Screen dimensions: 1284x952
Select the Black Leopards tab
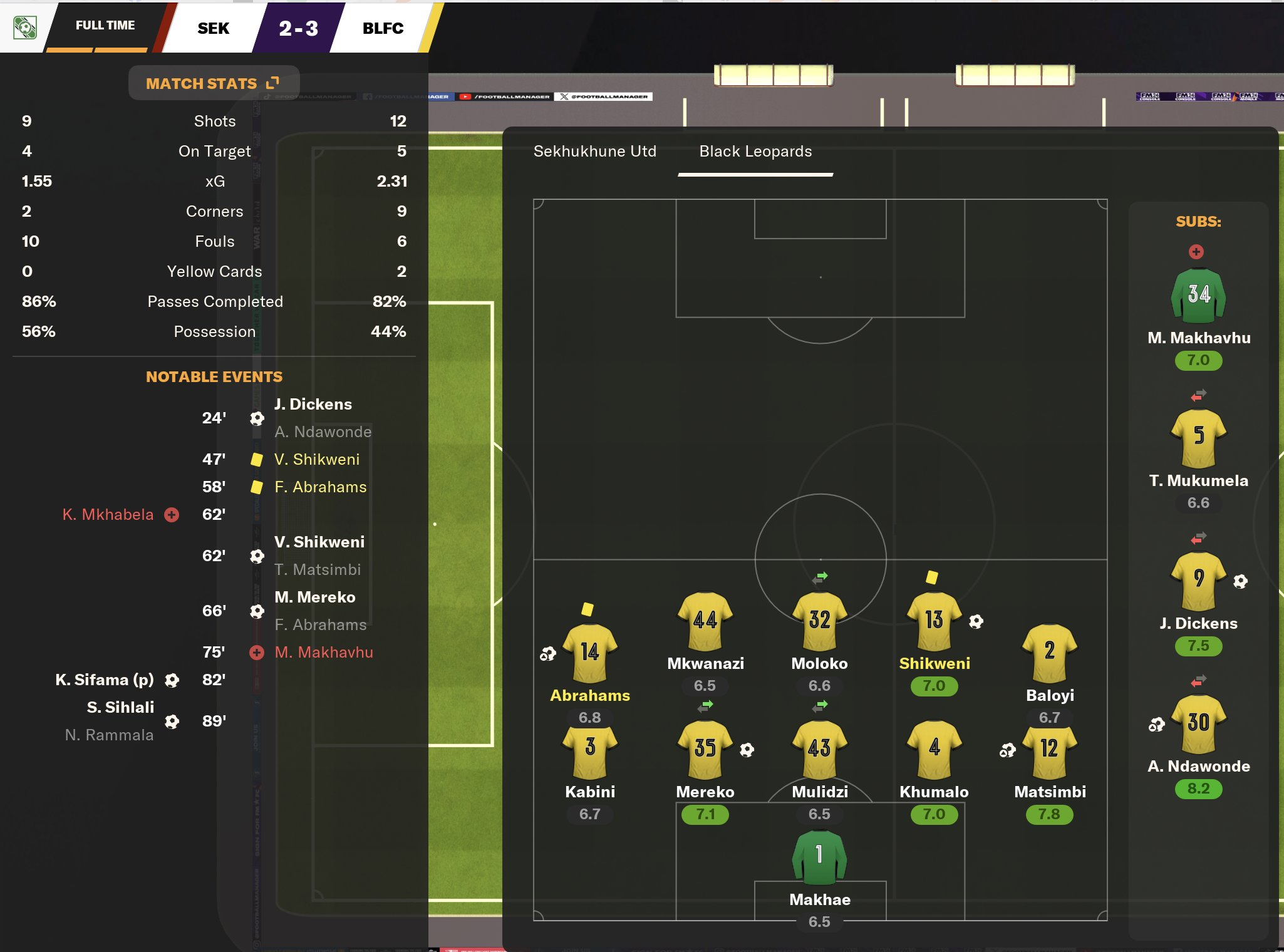(x=755, y=151)
